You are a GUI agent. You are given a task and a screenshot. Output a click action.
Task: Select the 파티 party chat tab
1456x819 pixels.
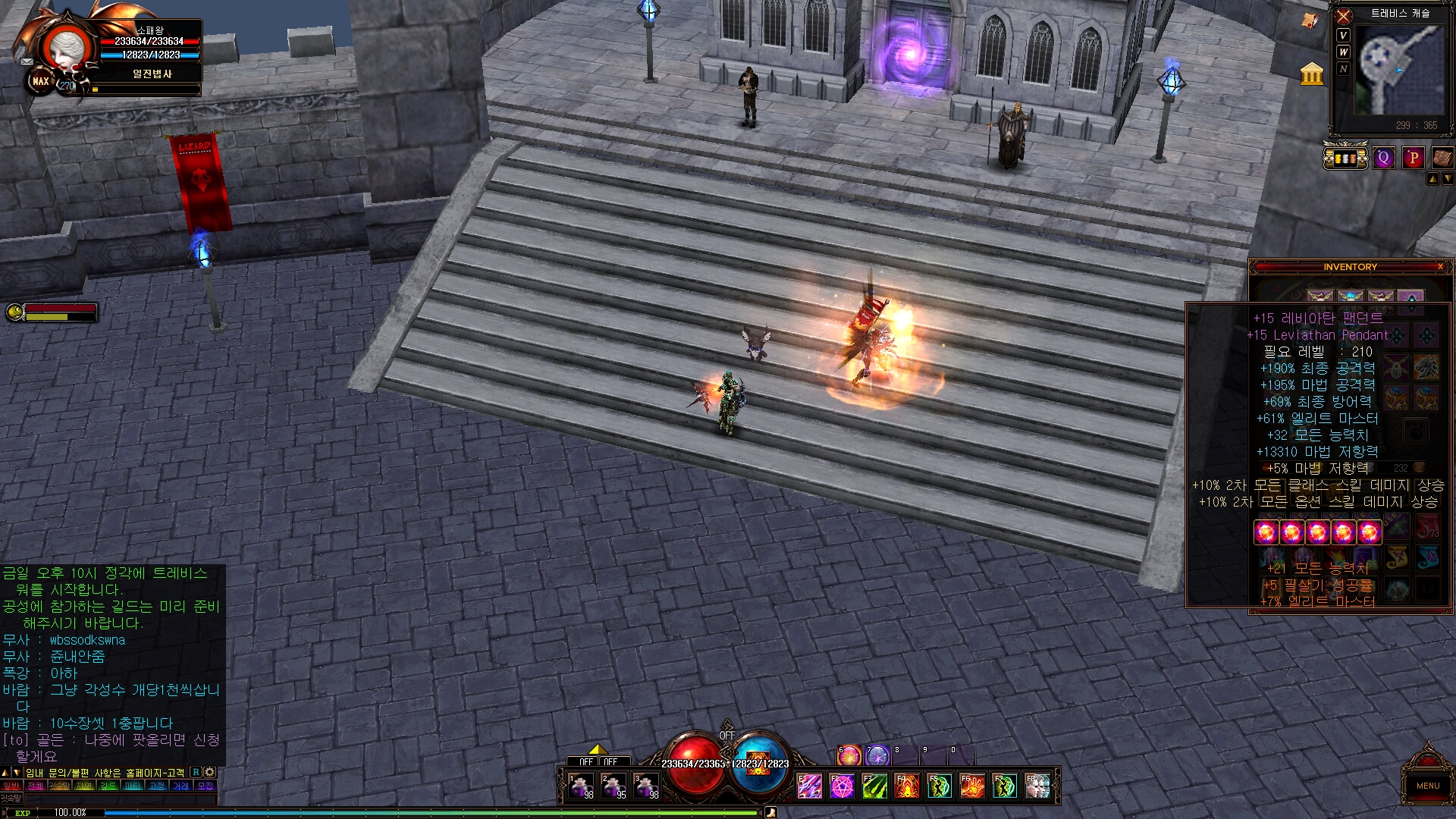coord(133,786)
